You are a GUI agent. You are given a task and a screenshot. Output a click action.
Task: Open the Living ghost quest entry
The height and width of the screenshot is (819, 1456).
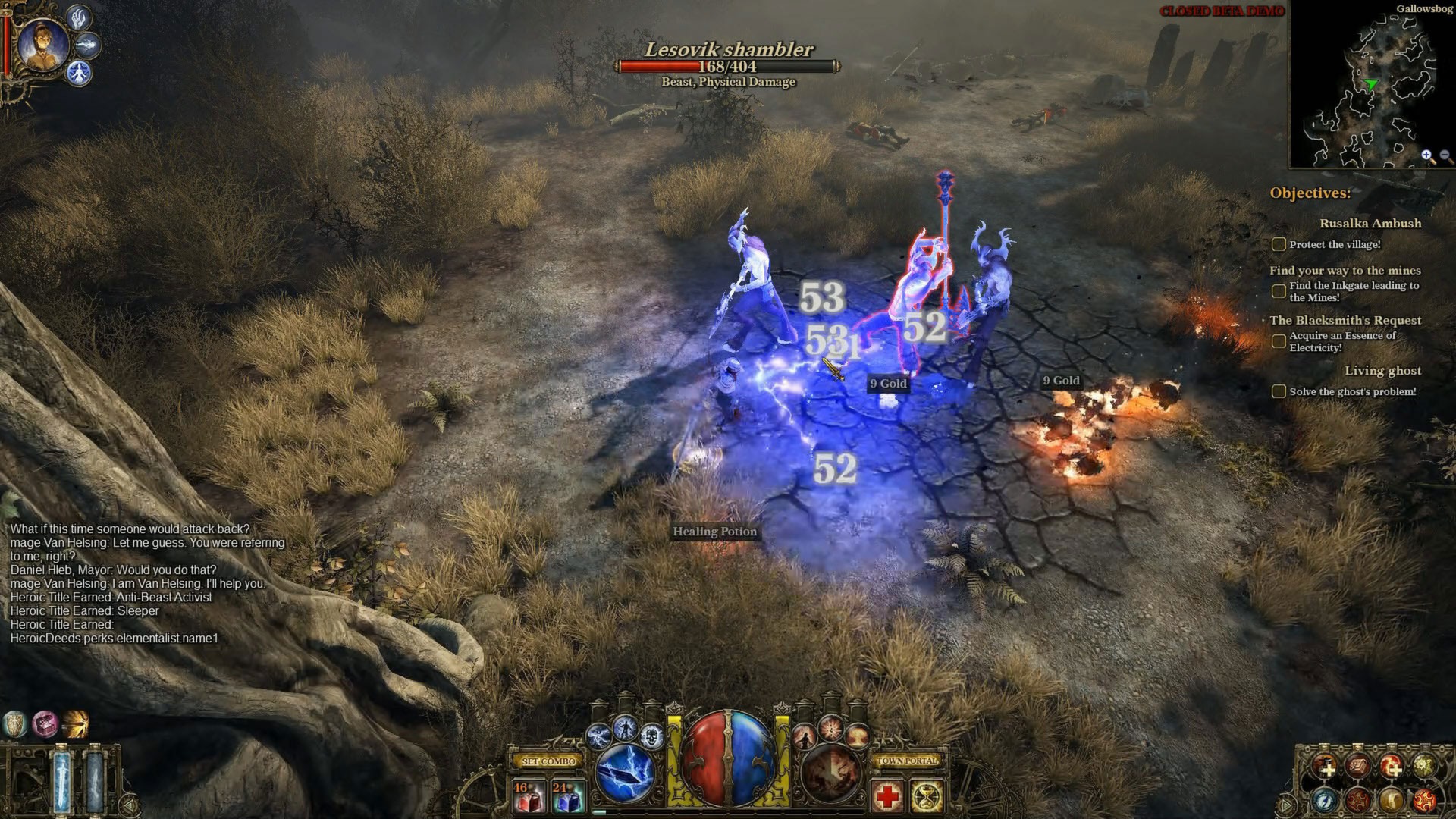click(x=1384, y=371)
